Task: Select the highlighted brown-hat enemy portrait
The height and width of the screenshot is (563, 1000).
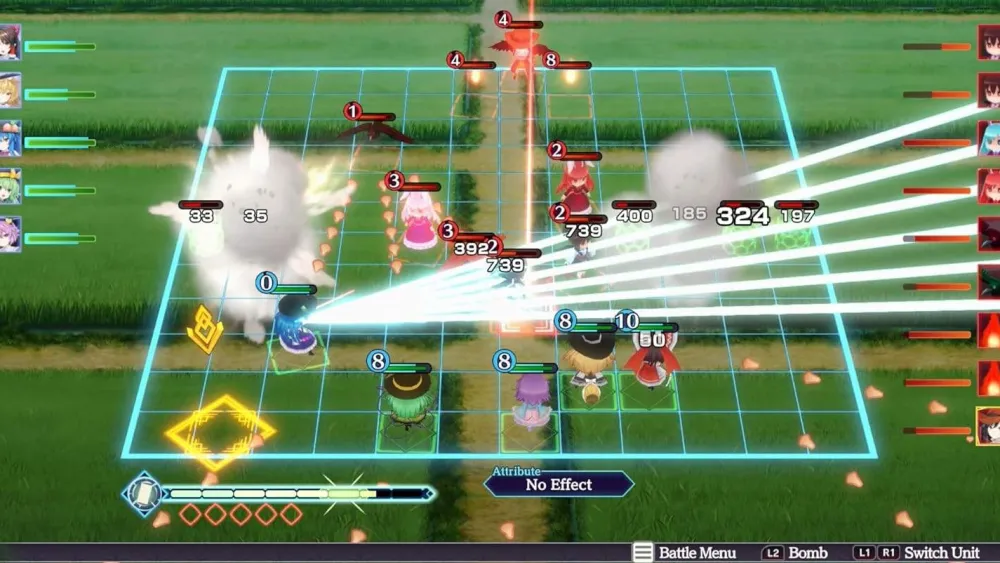Action: tap(988, 425)
